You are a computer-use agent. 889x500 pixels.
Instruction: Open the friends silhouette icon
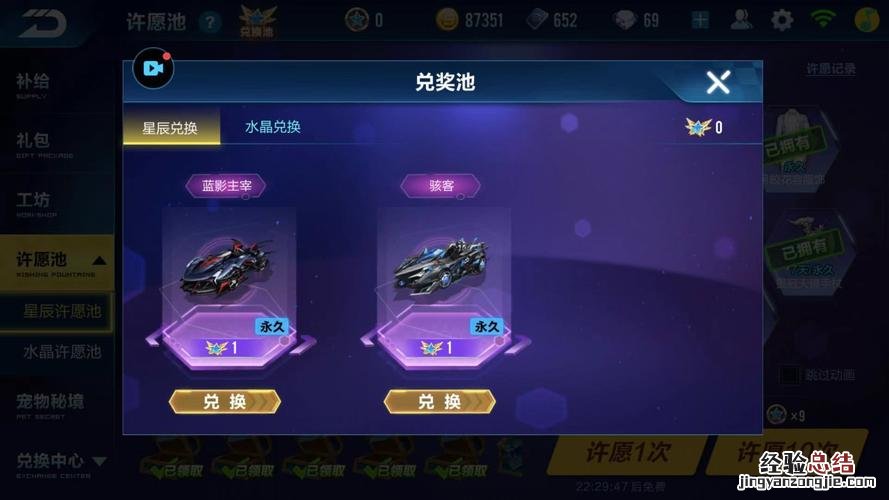click(x=742, y=19)
